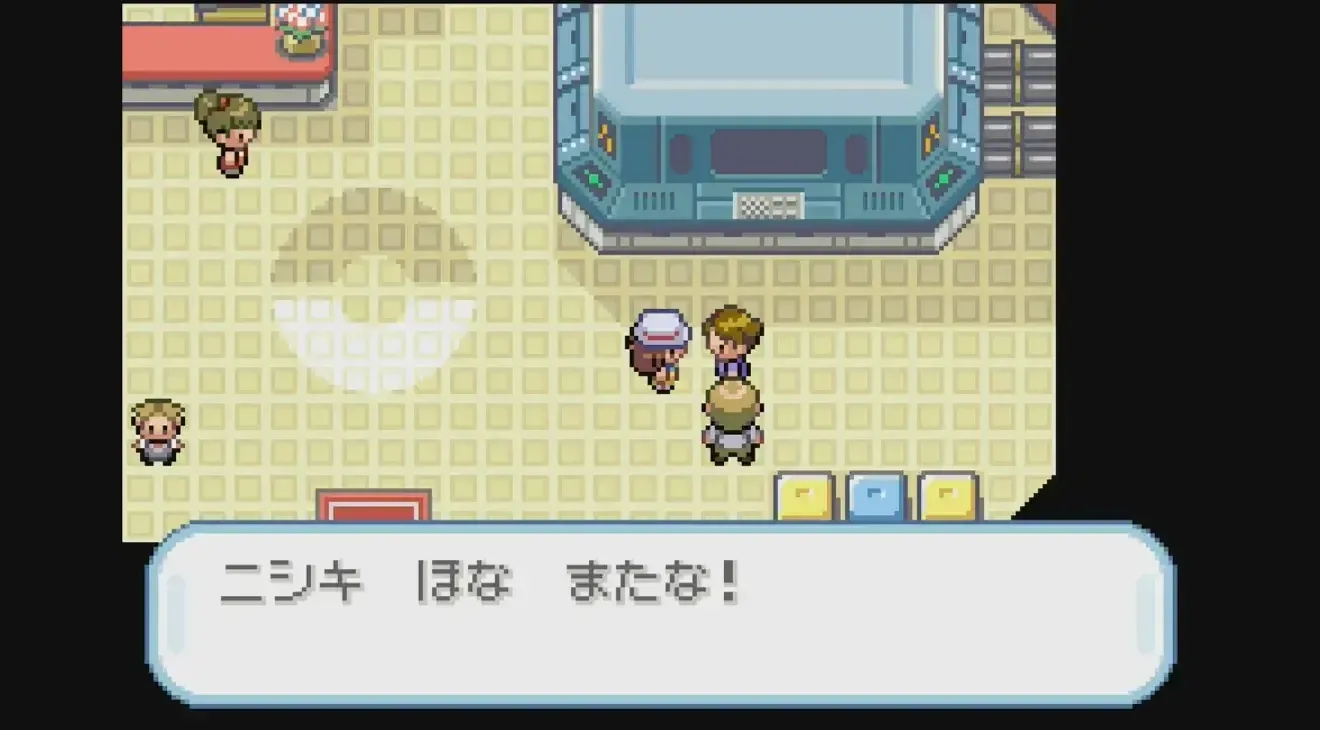Toggle the left green status light on the machine
Screen dimensions: 1320x730
[x=596, y=176]
